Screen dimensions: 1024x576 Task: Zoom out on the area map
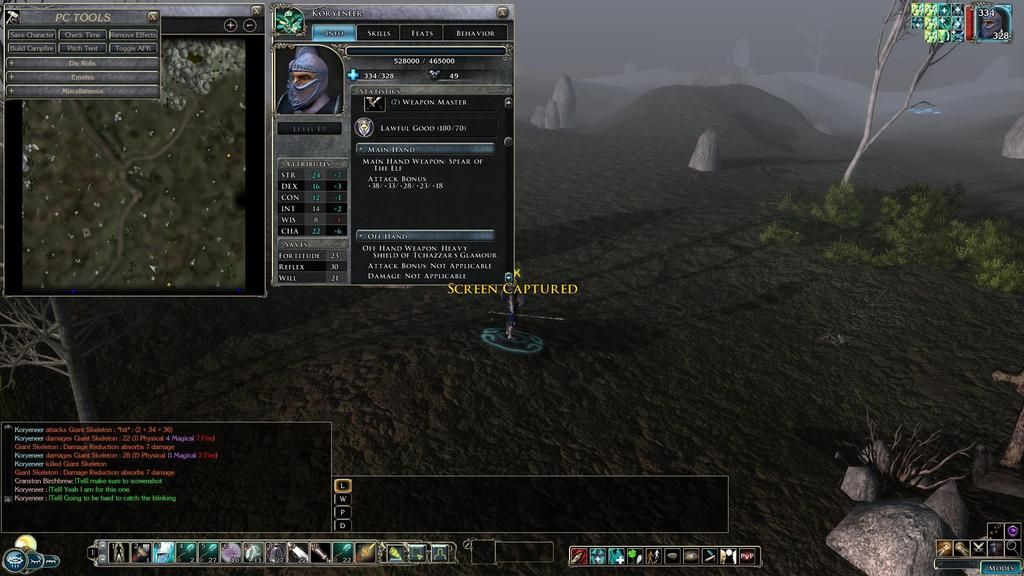tap(250, 25)
